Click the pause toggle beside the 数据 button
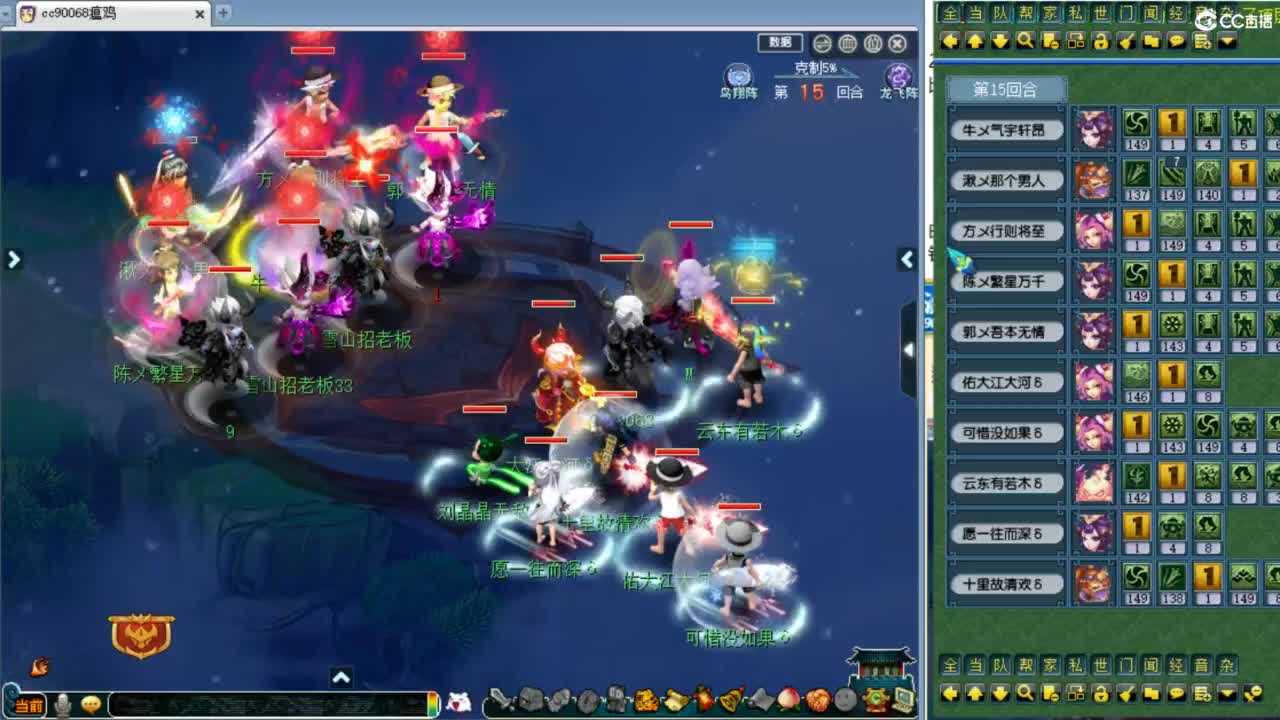 [821, 44]
